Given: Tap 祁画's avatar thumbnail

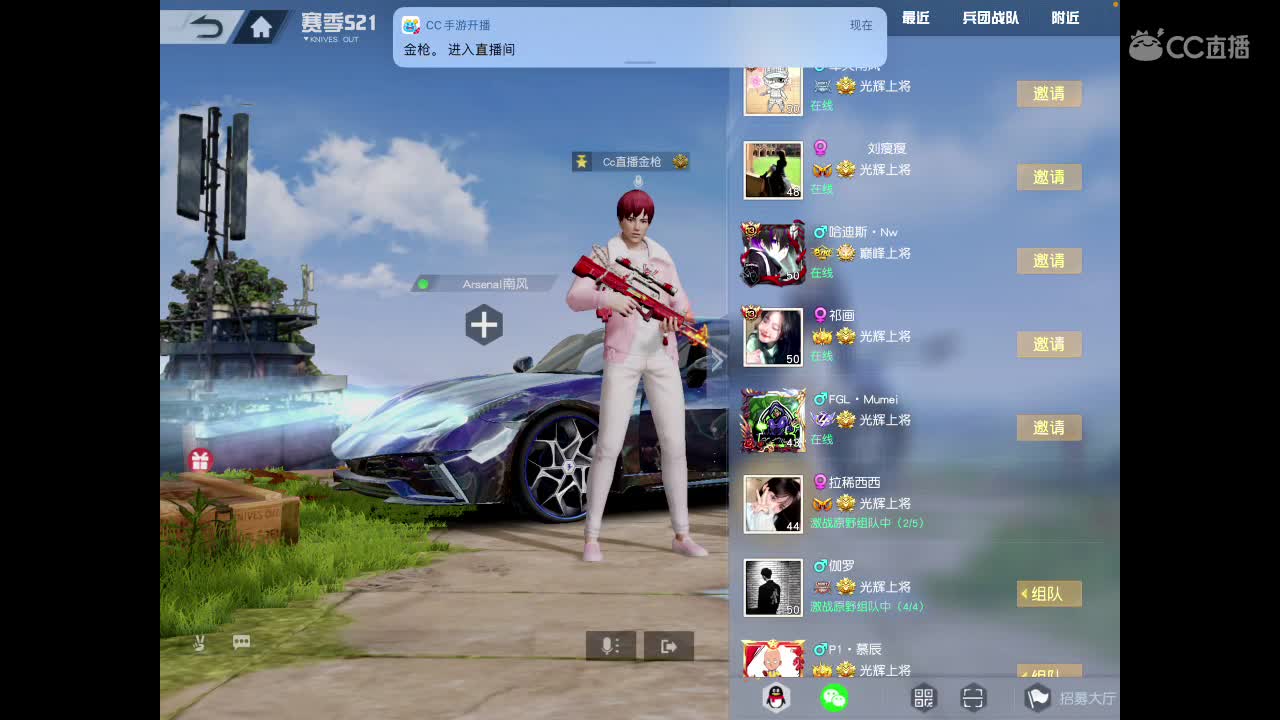Looking at the screenshot, I should 772,337.
